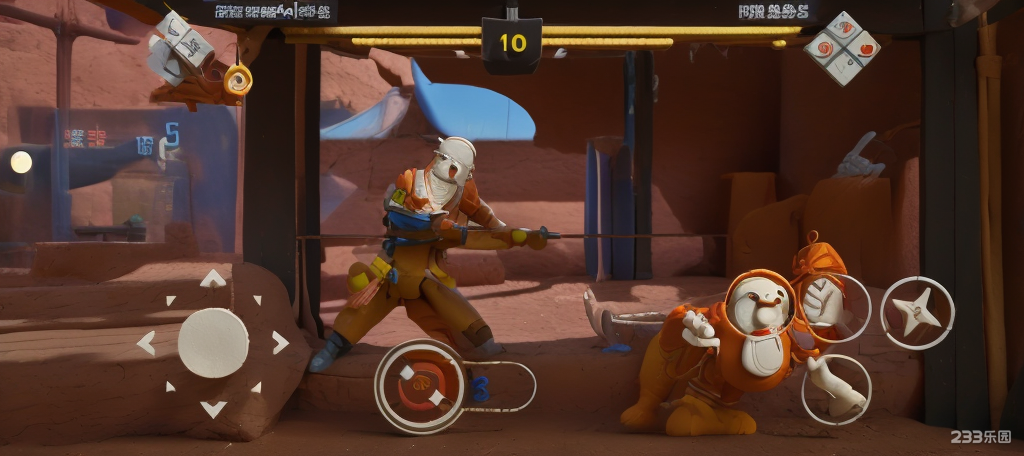Tap the joystick's left arrow

click(x=146, y=343)
